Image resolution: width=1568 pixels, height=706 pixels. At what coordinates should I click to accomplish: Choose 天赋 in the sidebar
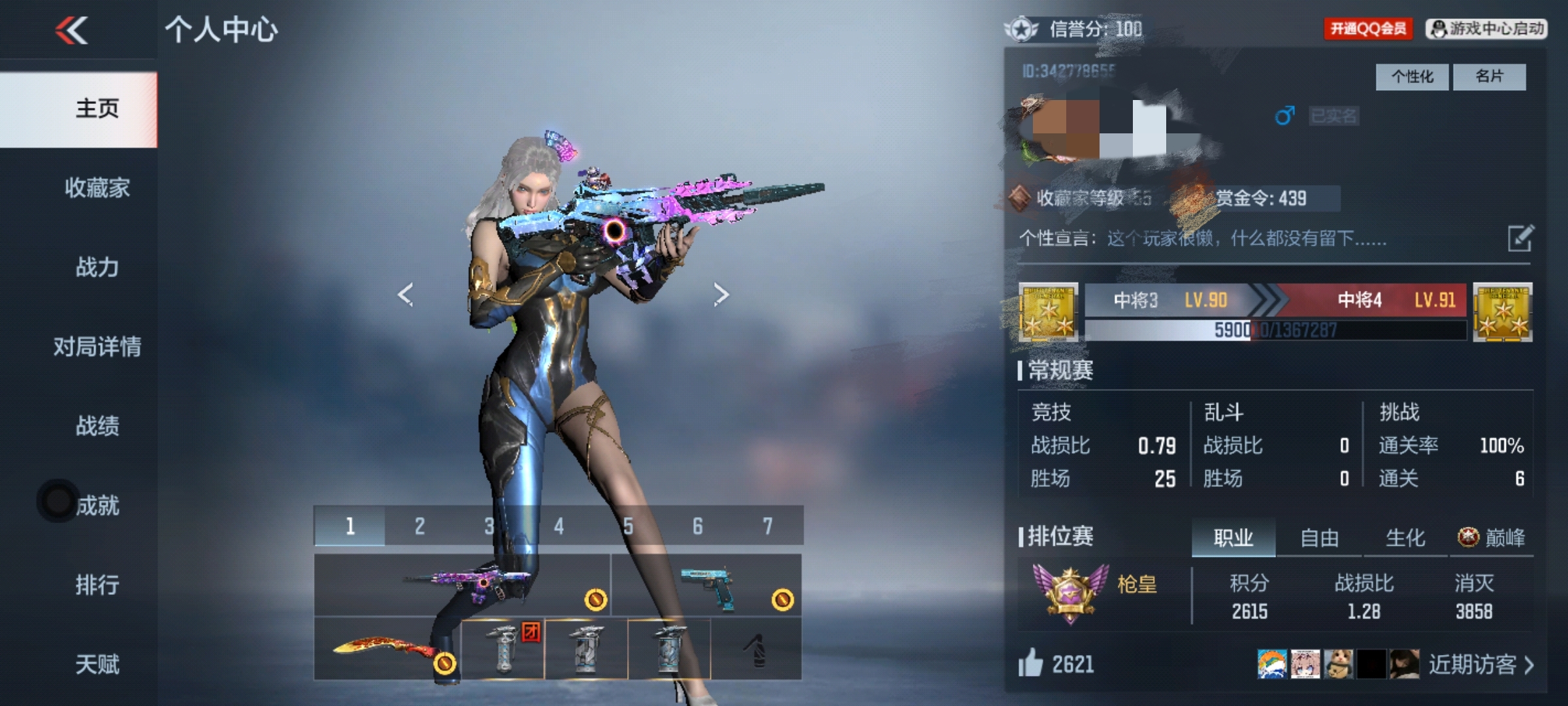[x=97, y=664]
